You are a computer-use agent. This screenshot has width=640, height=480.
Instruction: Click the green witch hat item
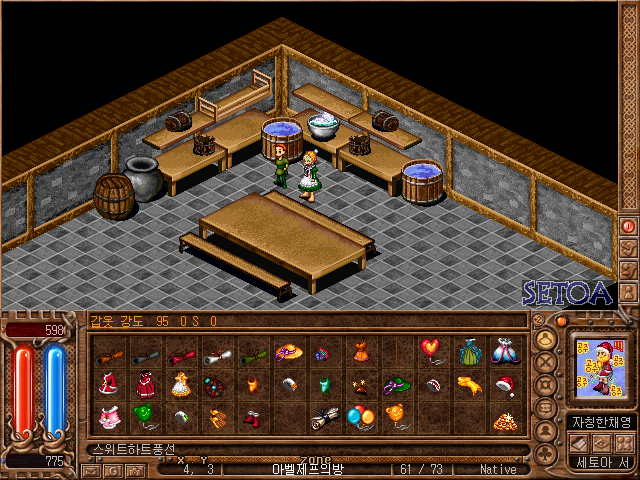(x=397, y=383)
